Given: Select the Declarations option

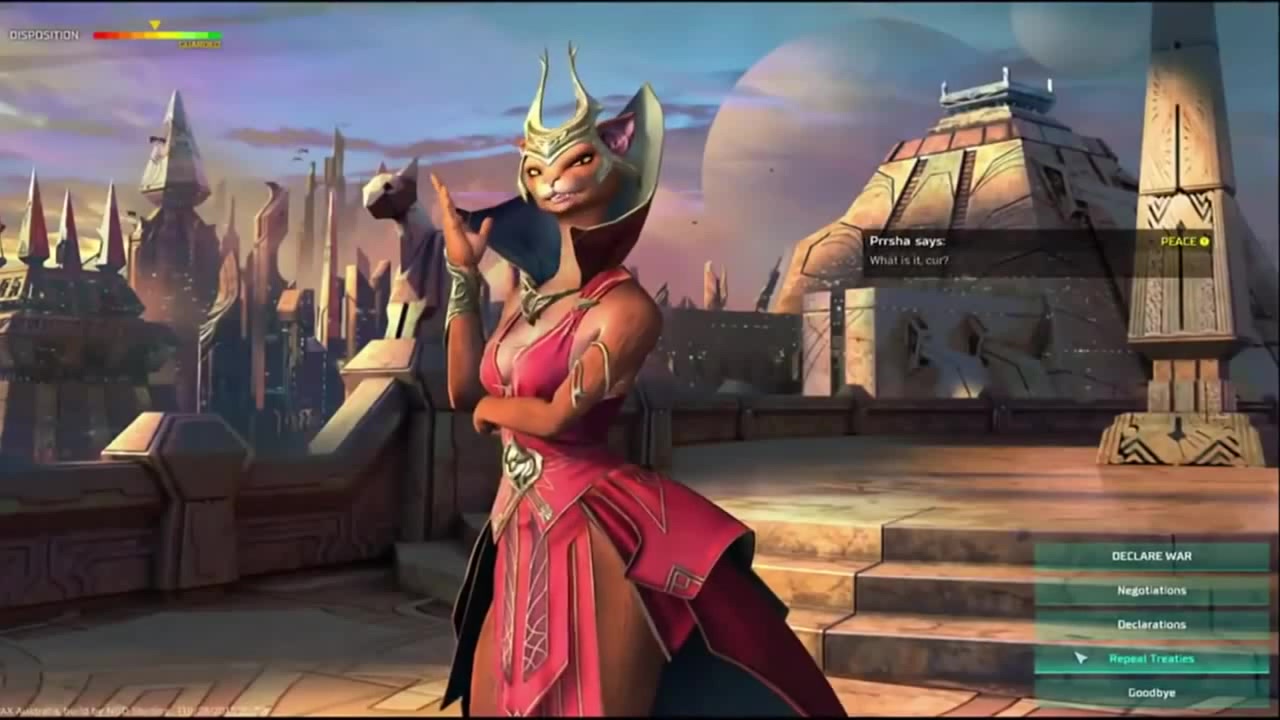Looking at the screenshot, I should pos(1151,624).
